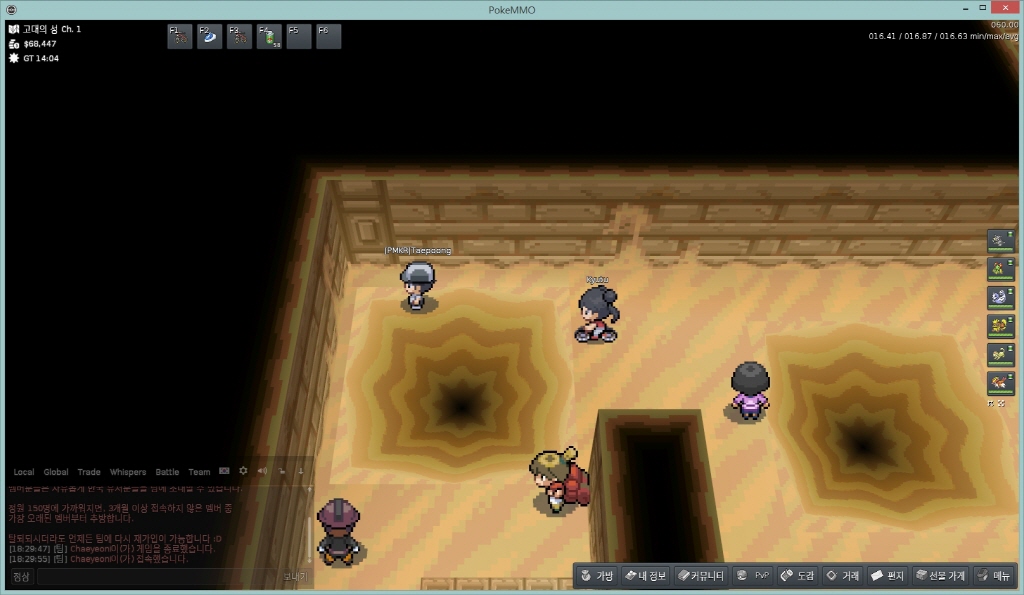Open the 편지 mail window
1024x595 pixels.
click(x=887, y=576)
